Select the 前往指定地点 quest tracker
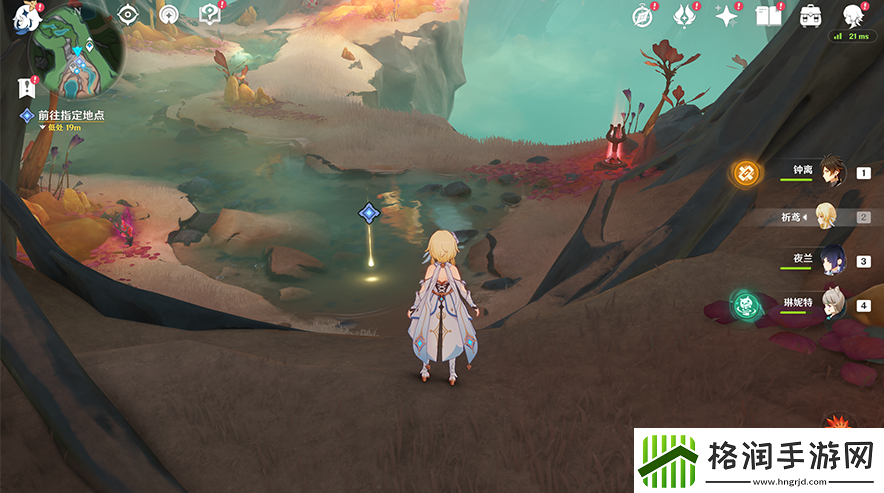The image size is (884, 493). [70, 116]
